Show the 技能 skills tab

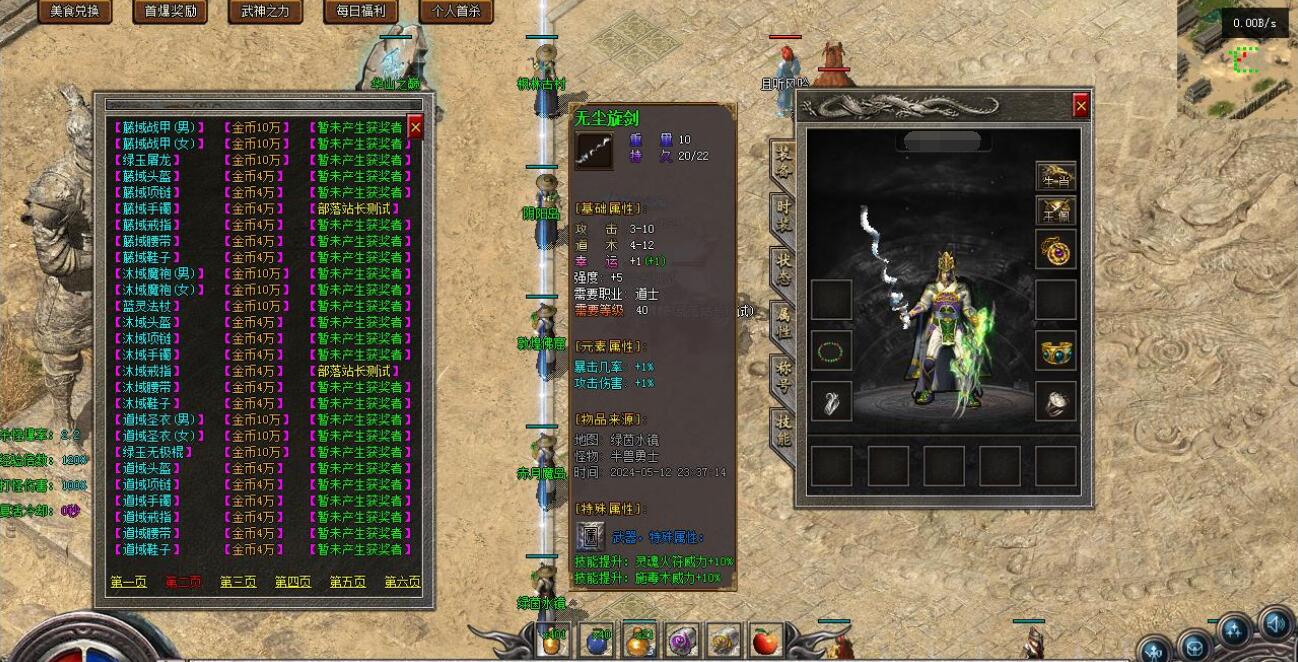coord(784,428)
